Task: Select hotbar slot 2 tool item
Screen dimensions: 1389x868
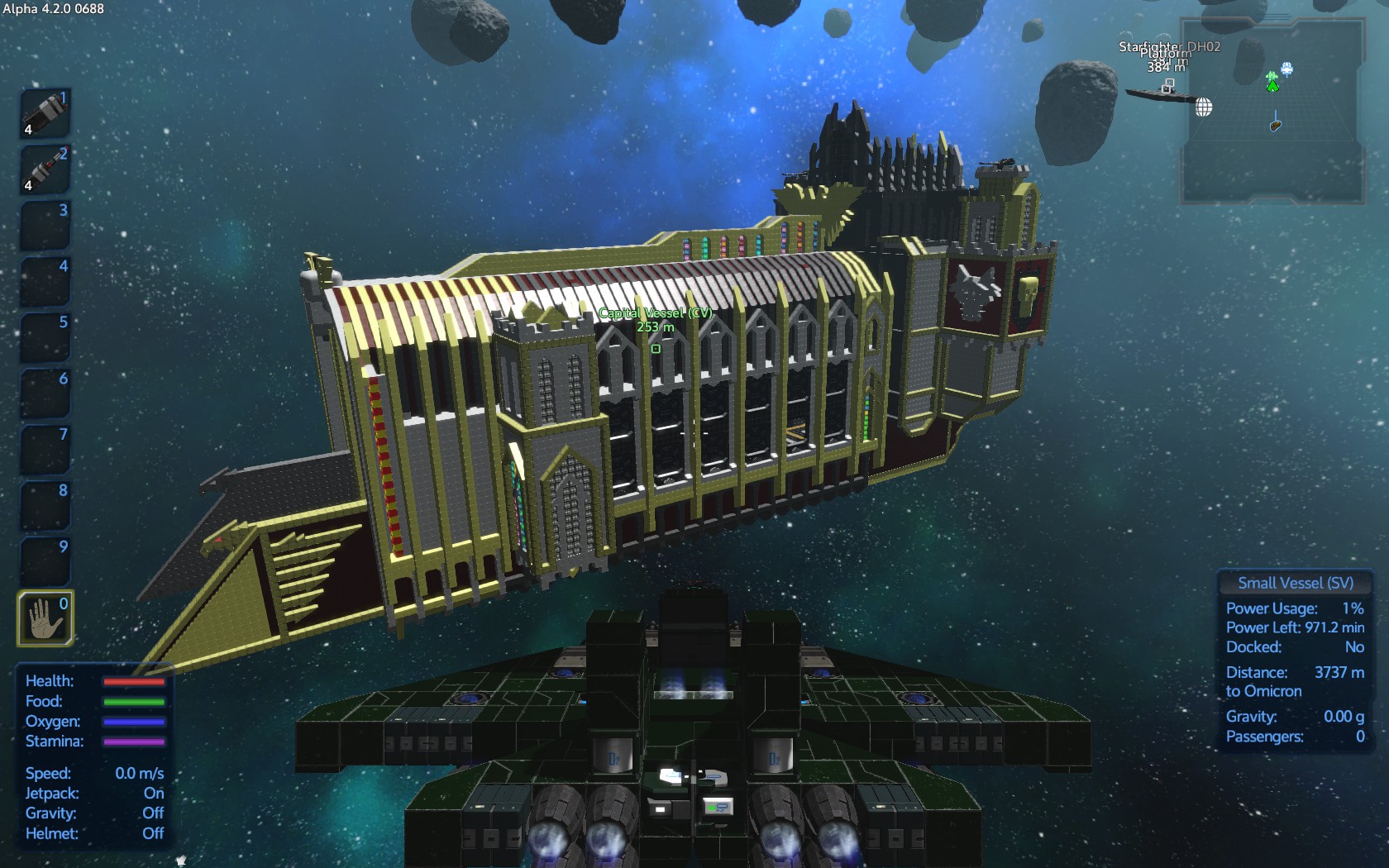Action: click(x=45, y=169)
